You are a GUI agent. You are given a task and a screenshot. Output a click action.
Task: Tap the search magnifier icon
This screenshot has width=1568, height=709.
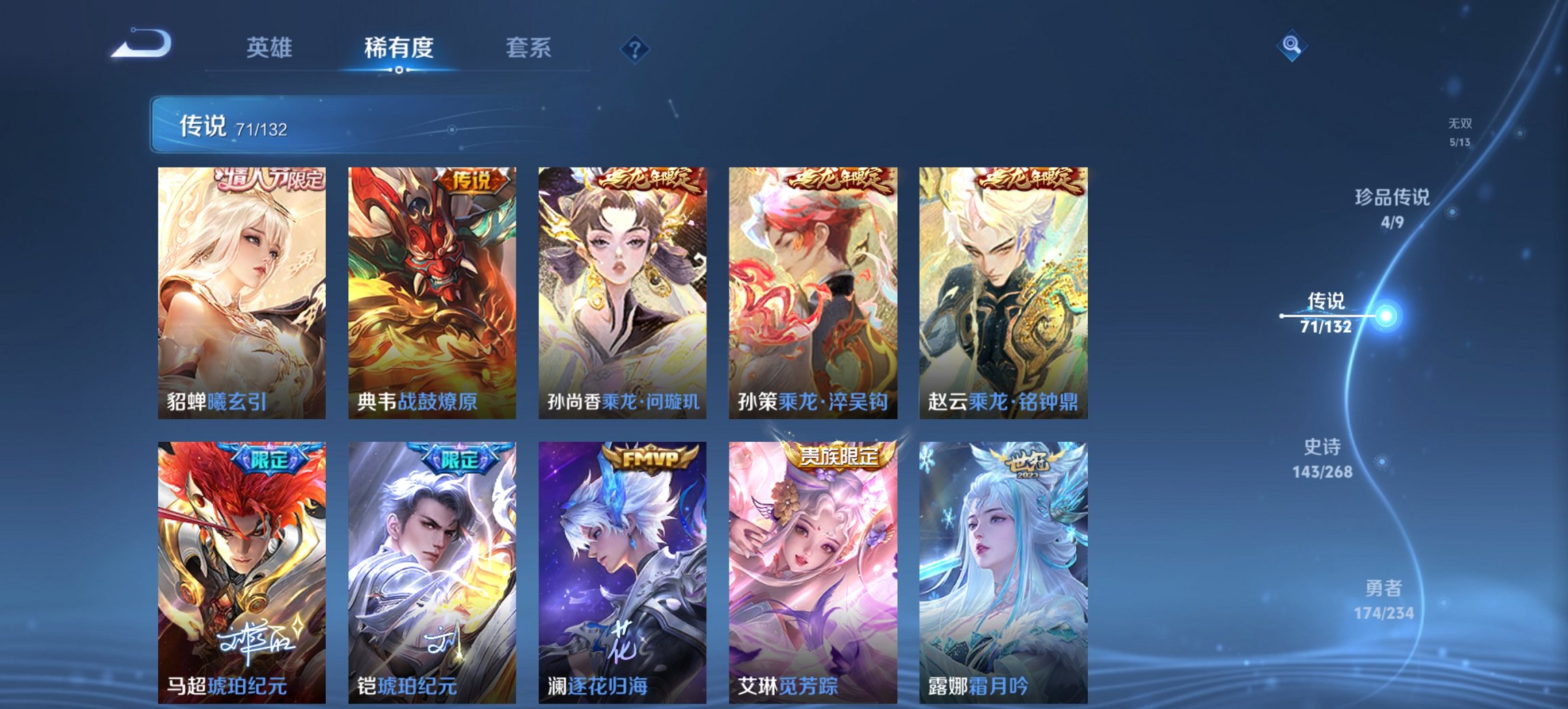1290,46
